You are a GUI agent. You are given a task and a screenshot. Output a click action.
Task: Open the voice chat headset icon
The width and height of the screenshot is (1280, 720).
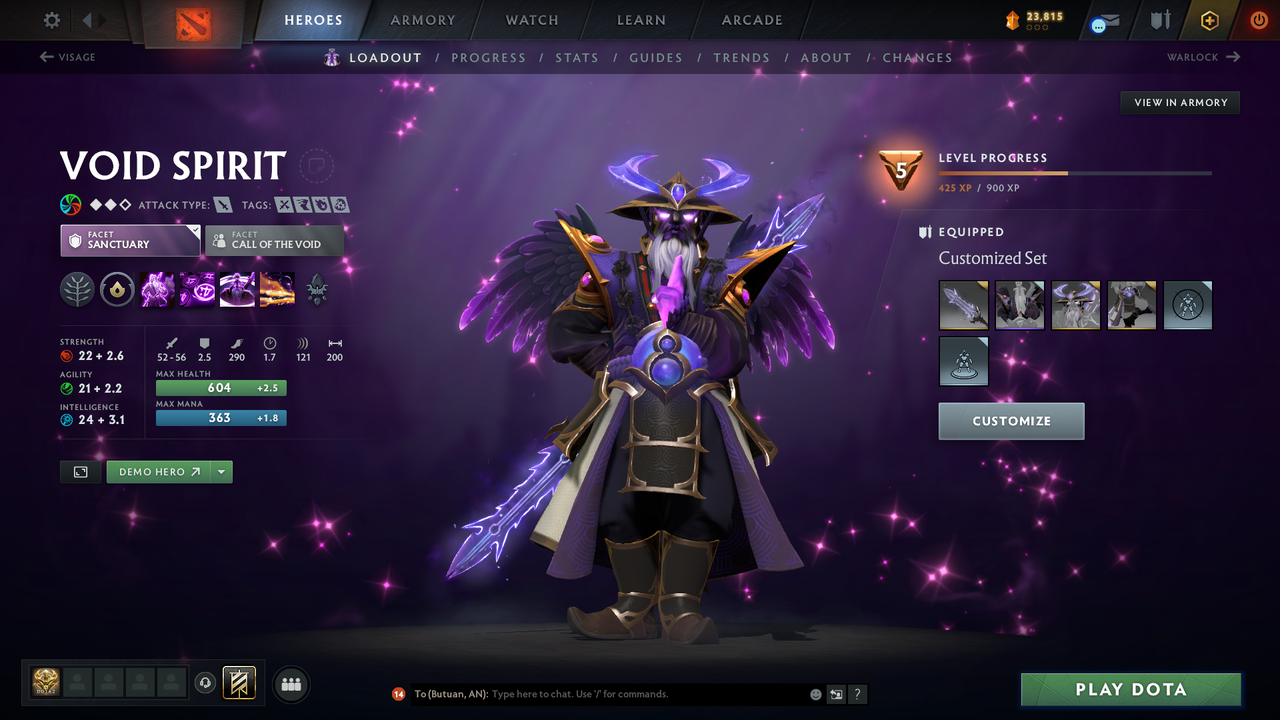tap(207, 683)
